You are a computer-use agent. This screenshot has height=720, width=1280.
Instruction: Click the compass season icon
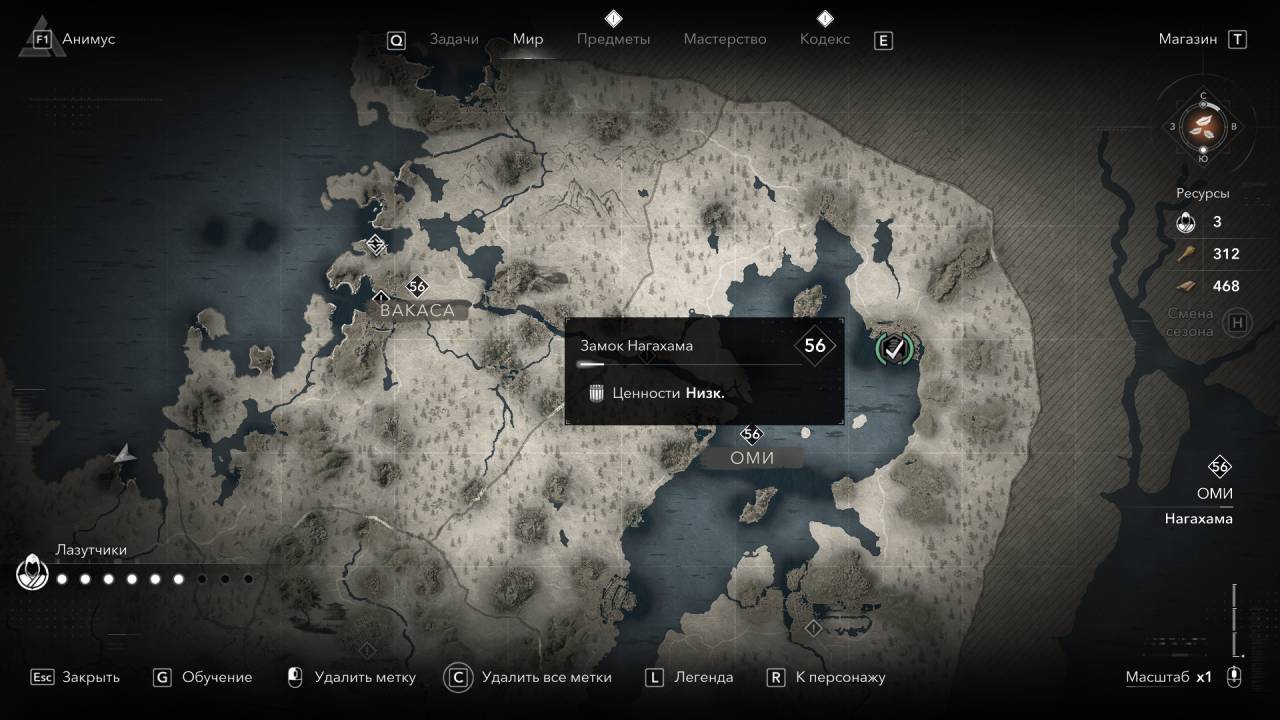(1203, 126)
